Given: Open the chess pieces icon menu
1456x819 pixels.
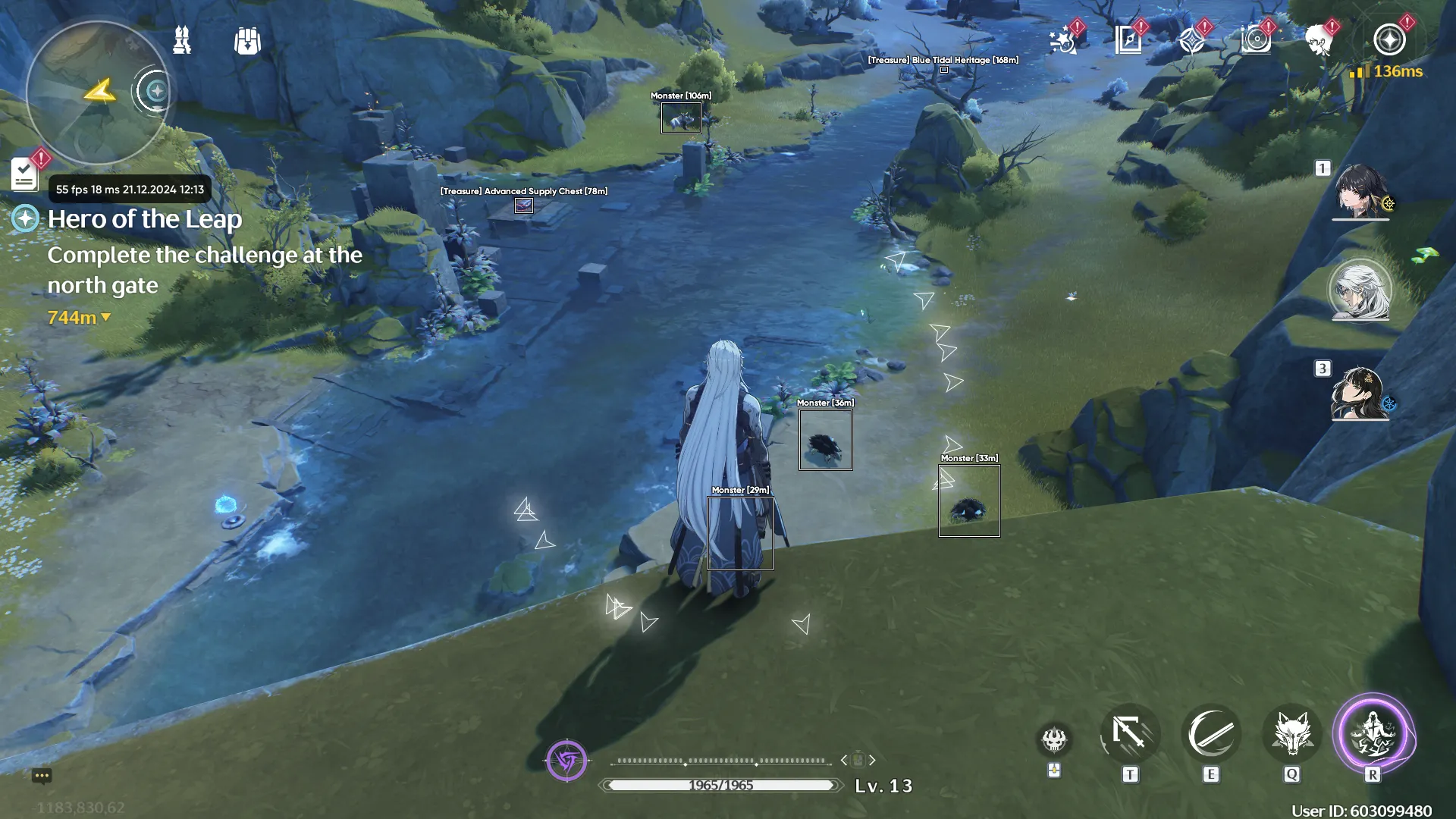Looking at the screenshot, I should tap(182, 40).
